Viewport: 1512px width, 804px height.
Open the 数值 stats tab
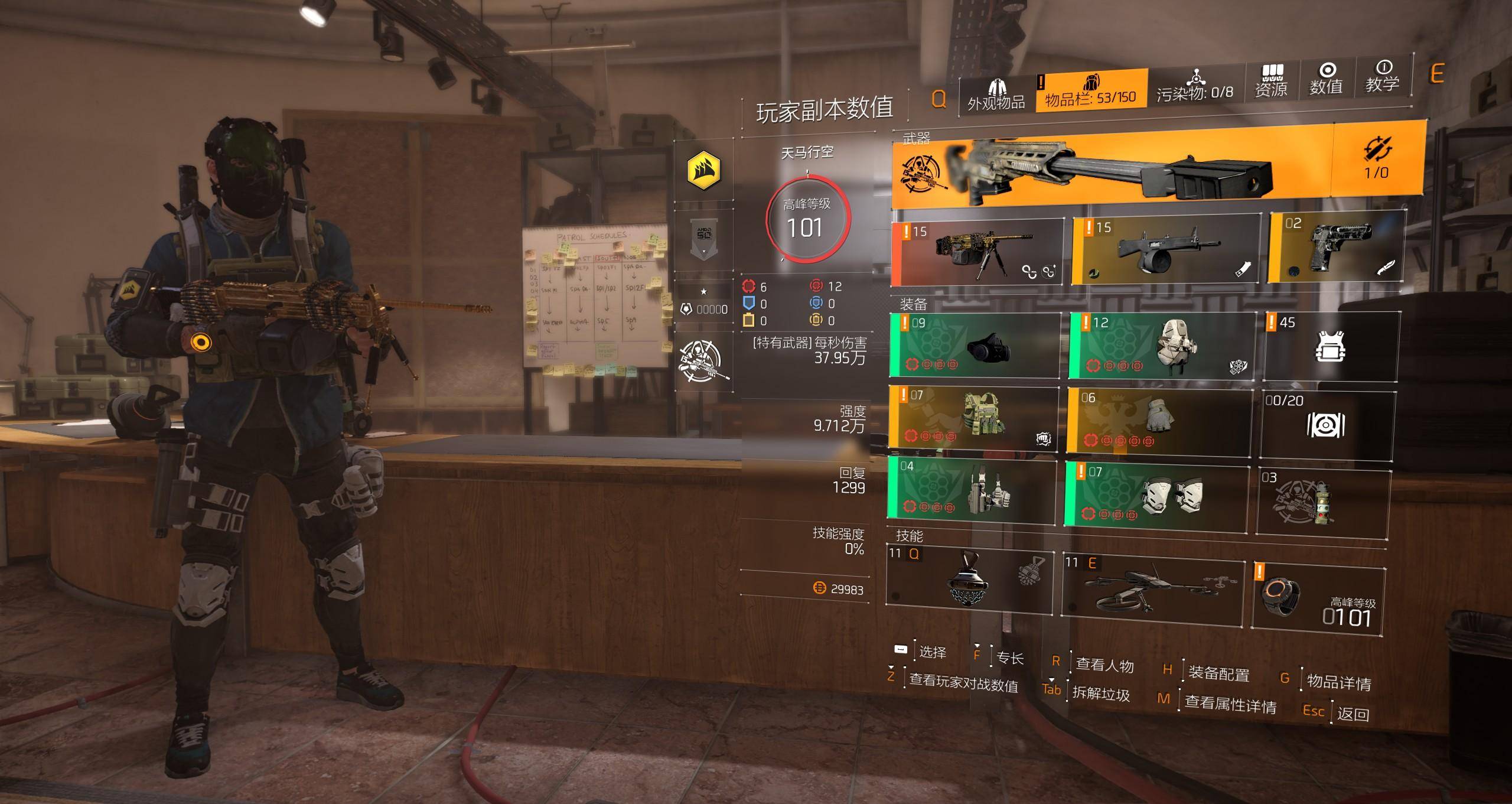(1326, 80)
